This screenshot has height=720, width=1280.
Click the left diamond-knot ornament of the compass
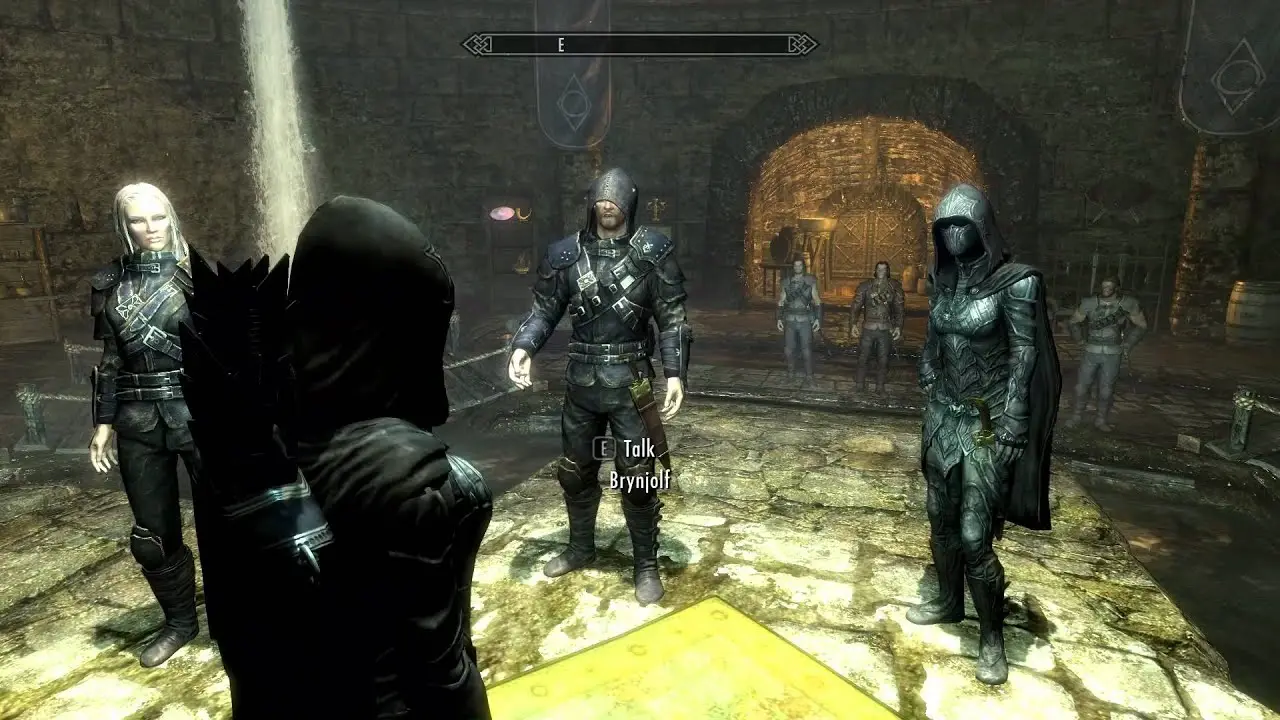tap(476, 44)
